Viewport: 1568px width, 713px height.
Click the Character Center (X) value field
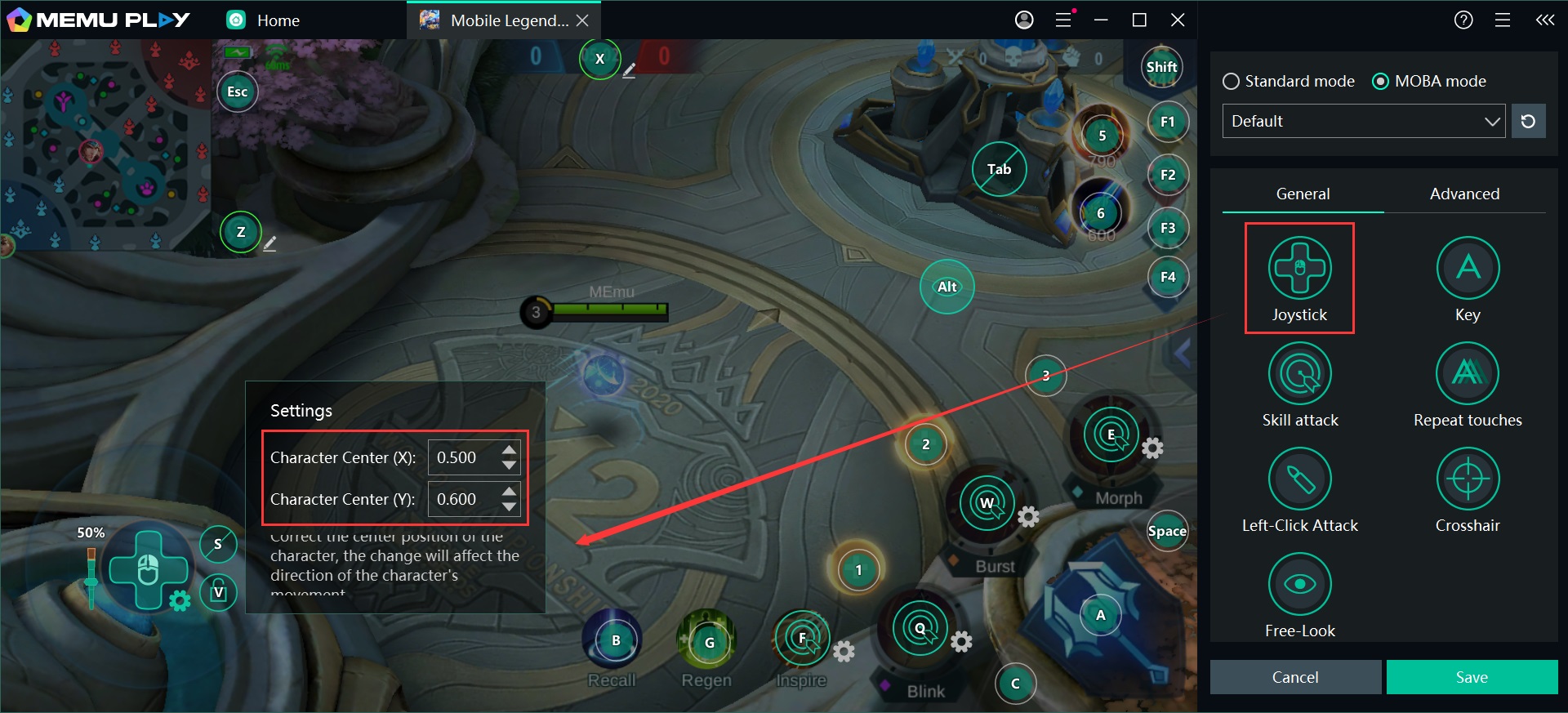pos(463,458)
